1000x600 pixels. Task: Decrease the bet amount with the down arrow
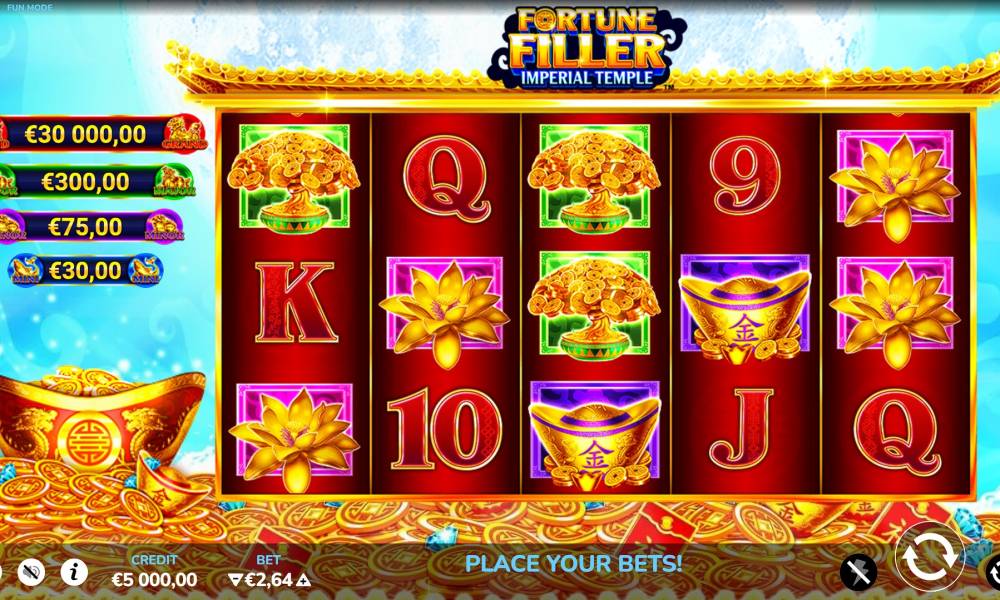(236, 579)
